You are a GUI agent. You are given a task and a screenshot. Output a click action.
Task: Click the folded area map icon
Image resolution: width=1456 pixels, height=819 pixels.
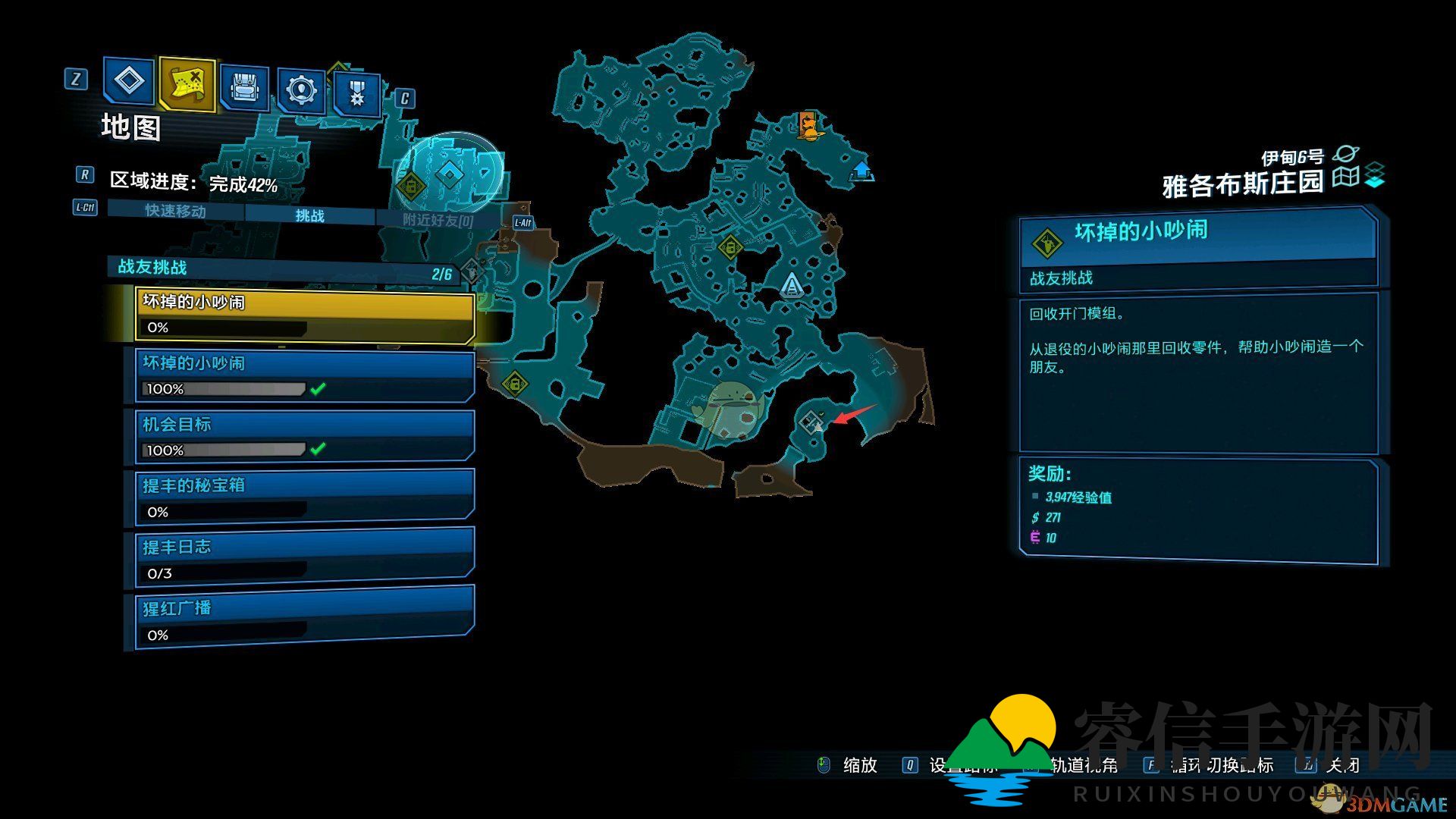click(x=1346, y=177)
